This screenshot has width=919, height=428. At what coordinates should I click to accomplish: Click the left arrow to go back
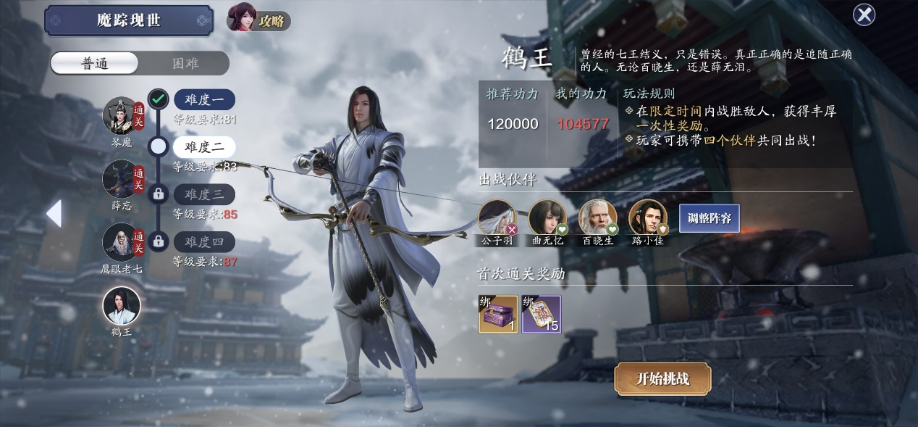click(54, 213)
